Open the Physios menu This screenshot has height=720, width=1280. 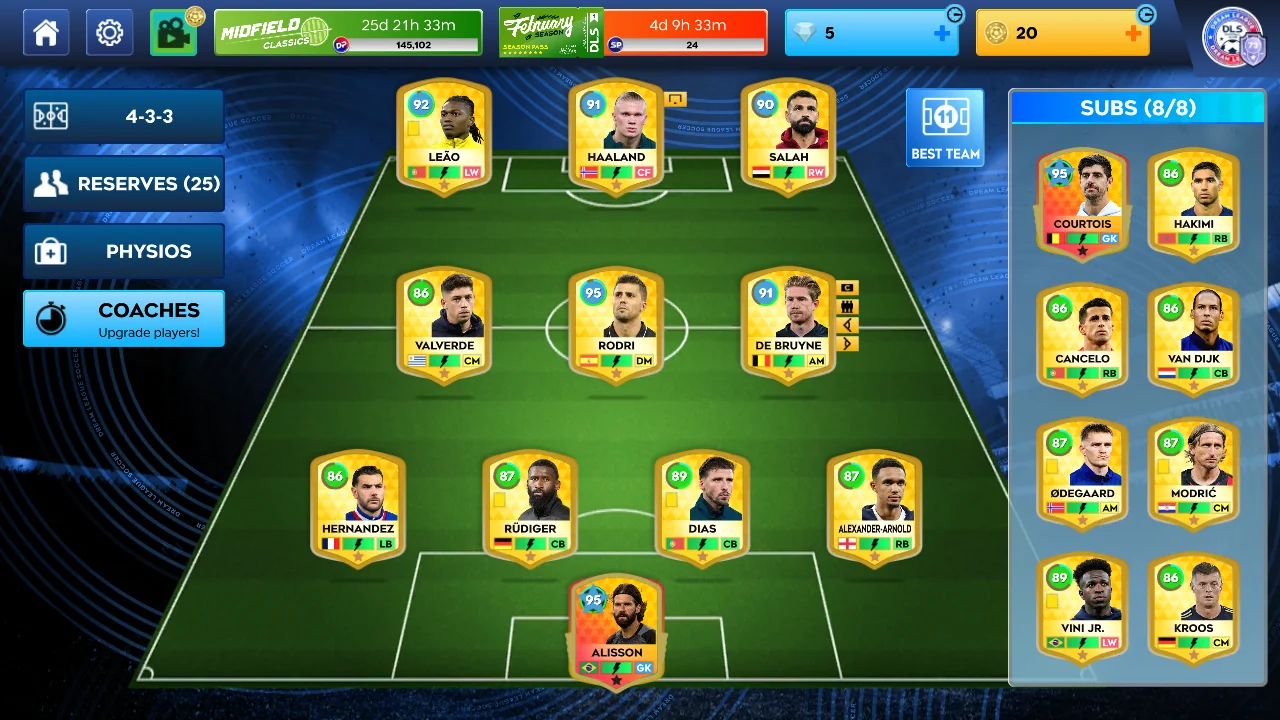coord(124,251)
